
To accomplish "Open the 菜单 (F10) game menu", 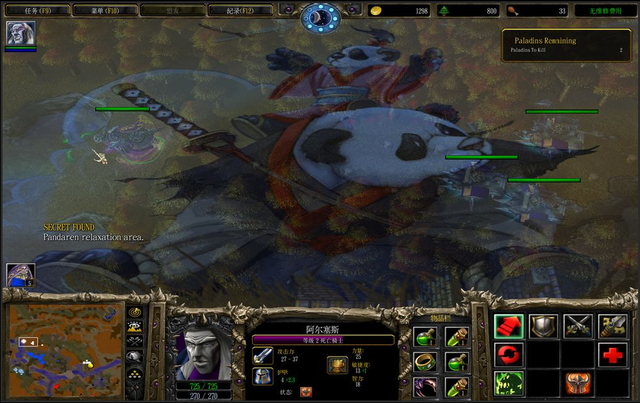I will coord(111,10).
